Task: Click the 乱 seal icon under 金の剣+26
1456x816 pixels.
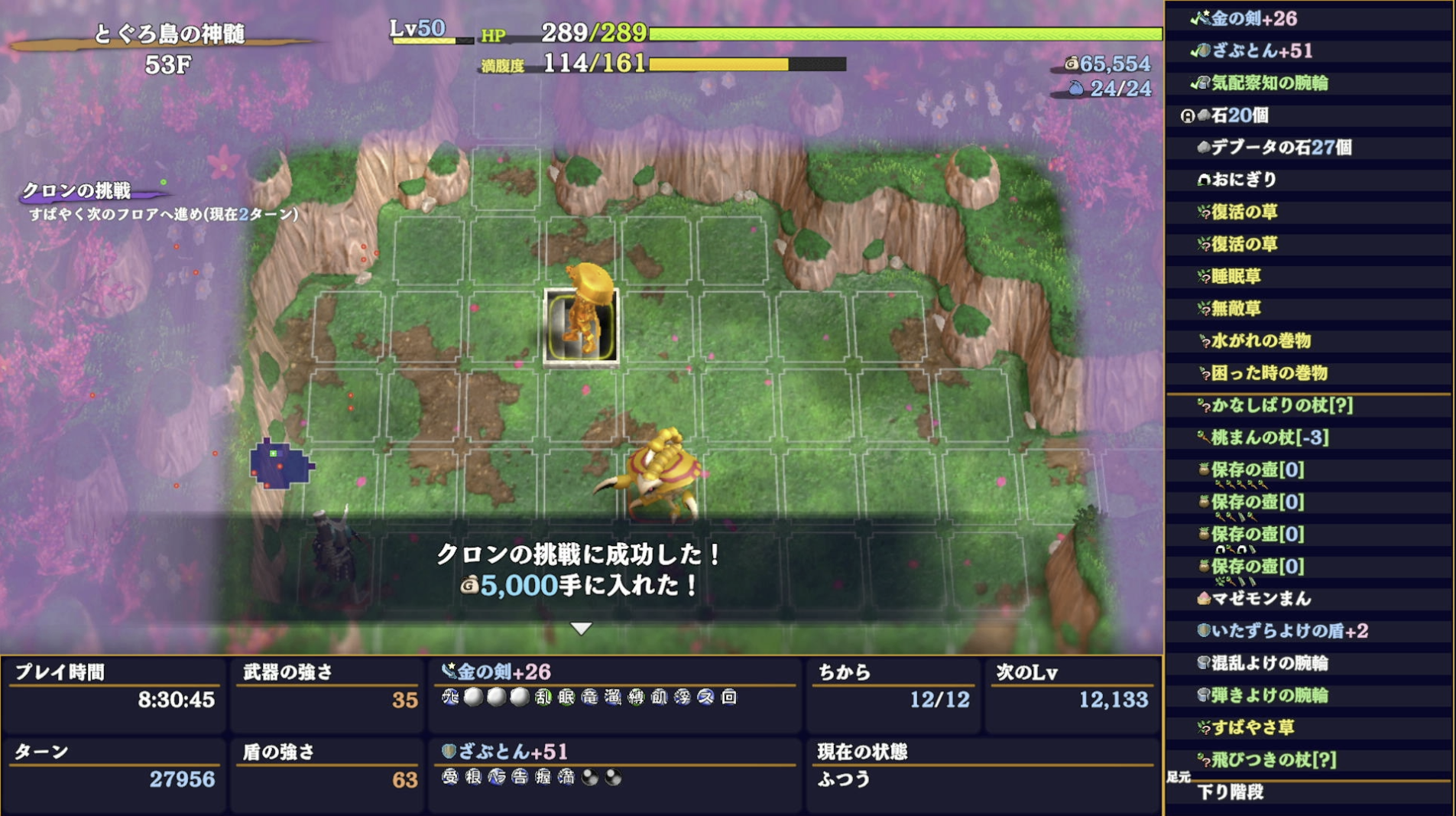Action: coord(544,697)
